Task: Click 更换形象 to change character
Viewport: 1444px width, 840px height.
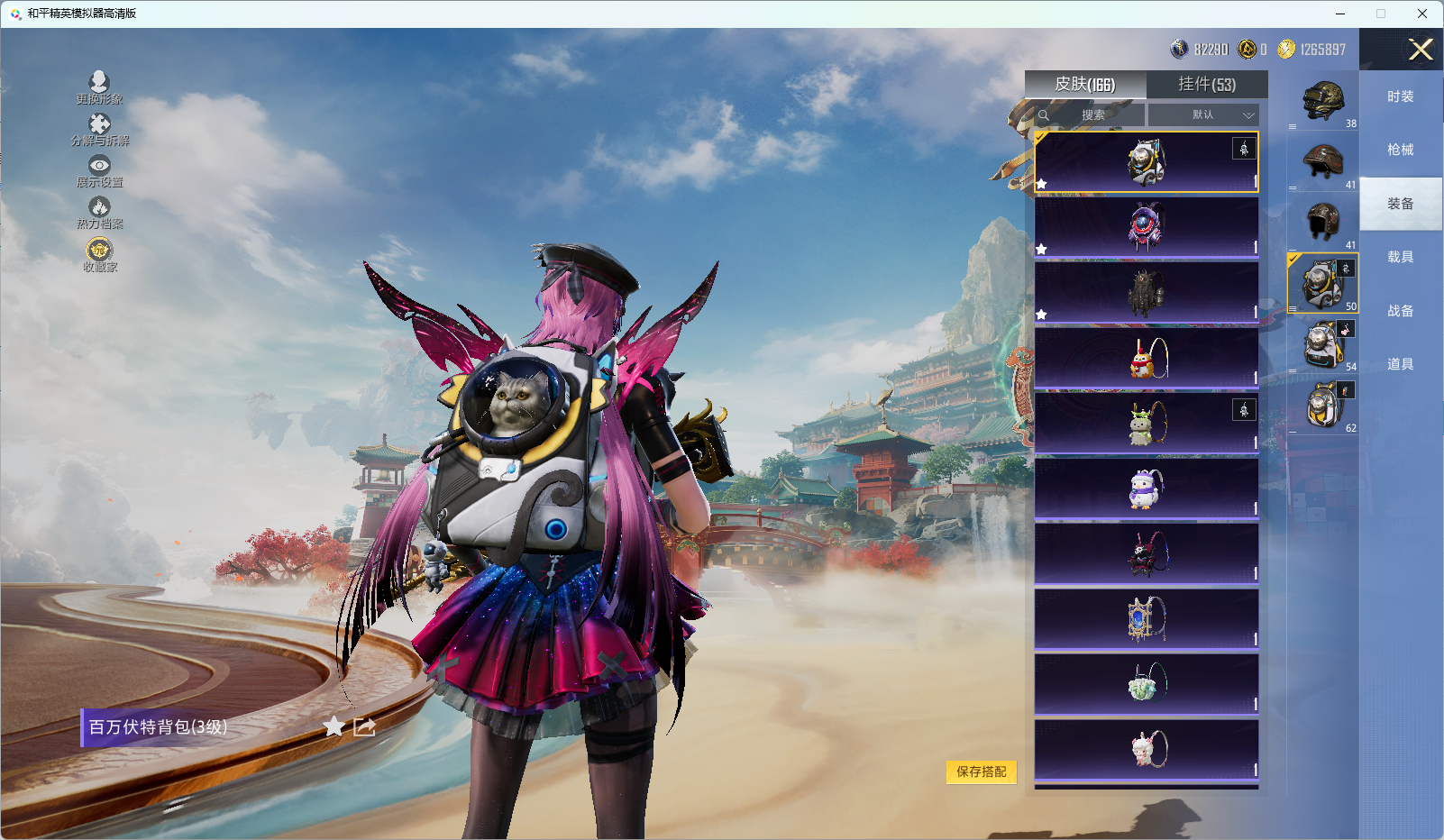Action: (x=99, y=87)
